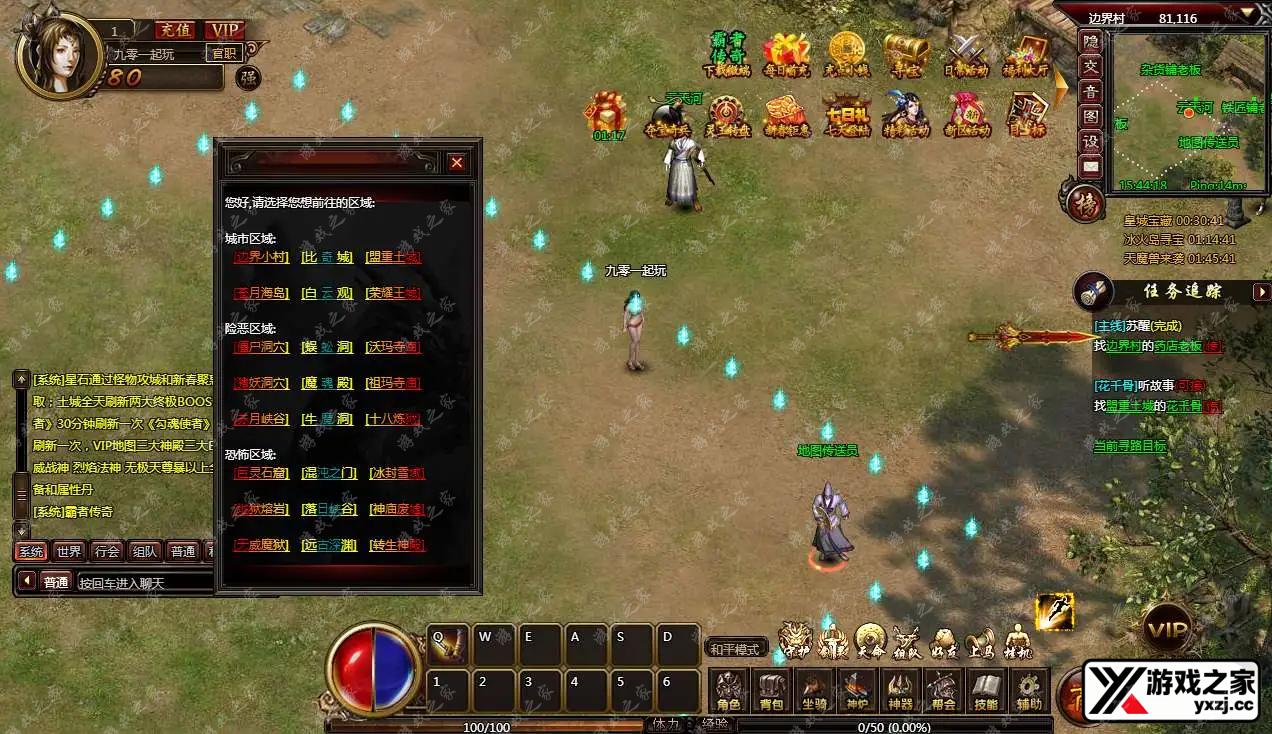Pick 混沌之门 under the horror regions
The height and width of the screenshot is (734, 1272).
(327, 473)
